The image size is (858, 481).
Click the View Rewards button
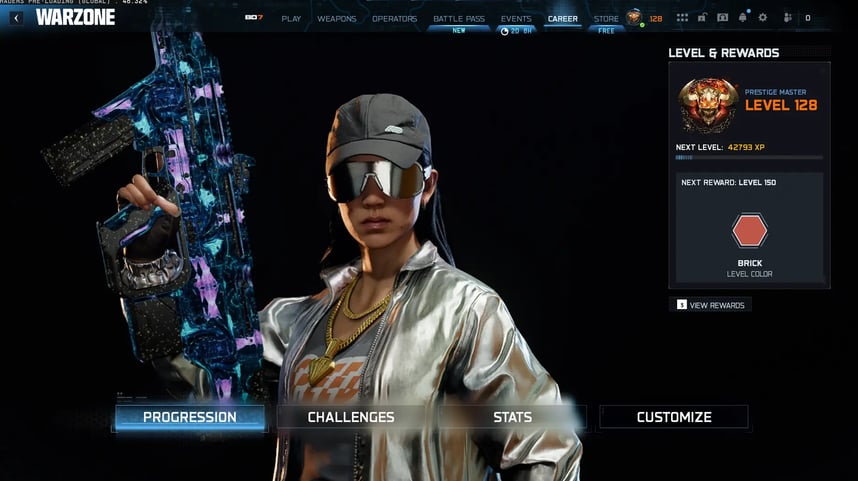pos(710,305)
